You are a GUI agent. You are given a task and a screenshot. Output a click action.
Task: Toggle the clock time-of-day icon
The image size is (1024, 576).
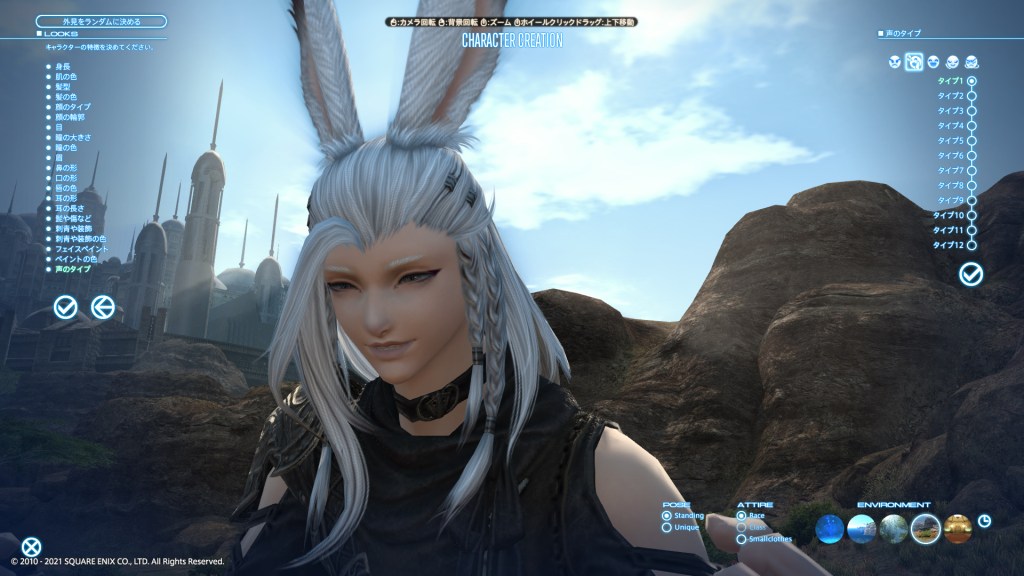985,521
